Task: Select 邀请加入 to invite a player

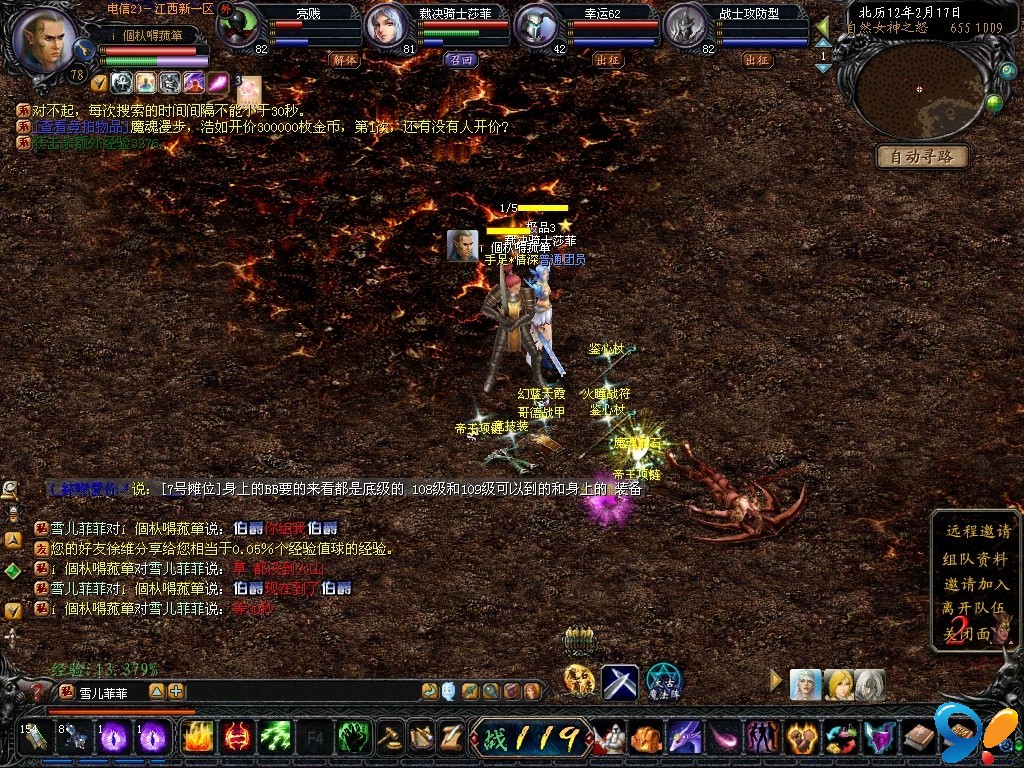Action: tap(976, 583)
